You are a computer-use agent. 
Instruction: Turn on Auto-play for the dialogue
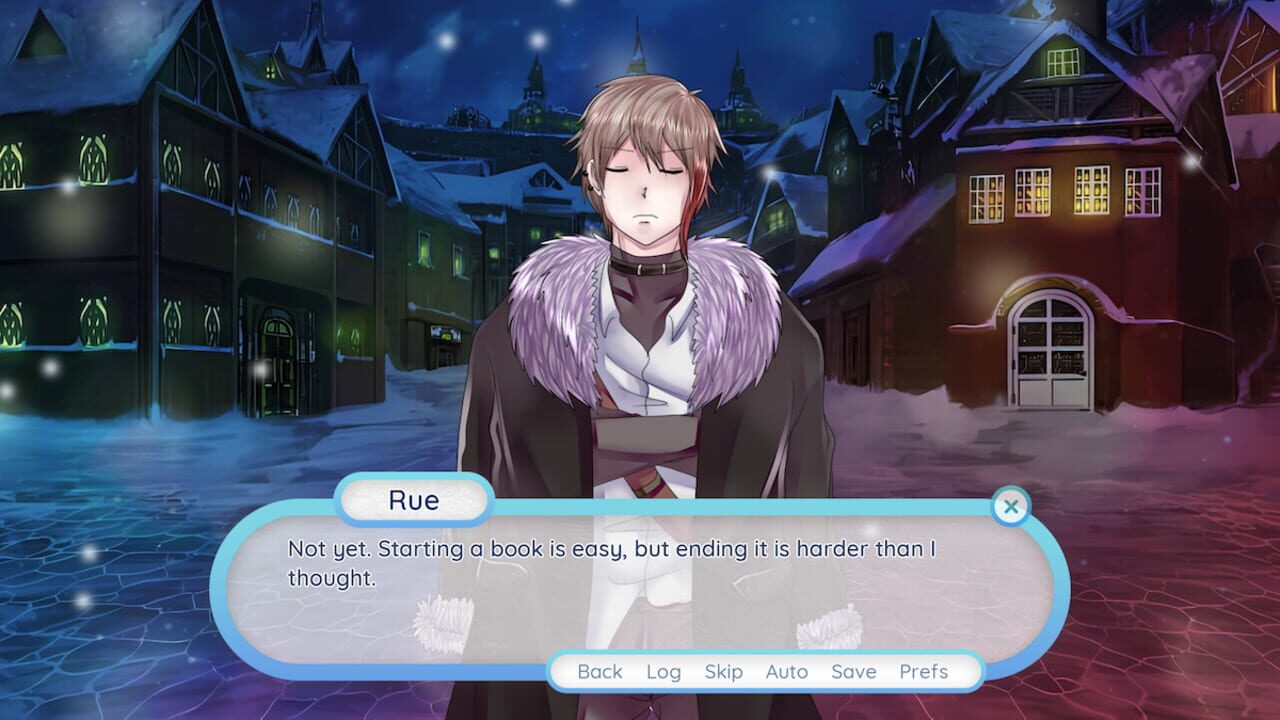pos(789,672)
